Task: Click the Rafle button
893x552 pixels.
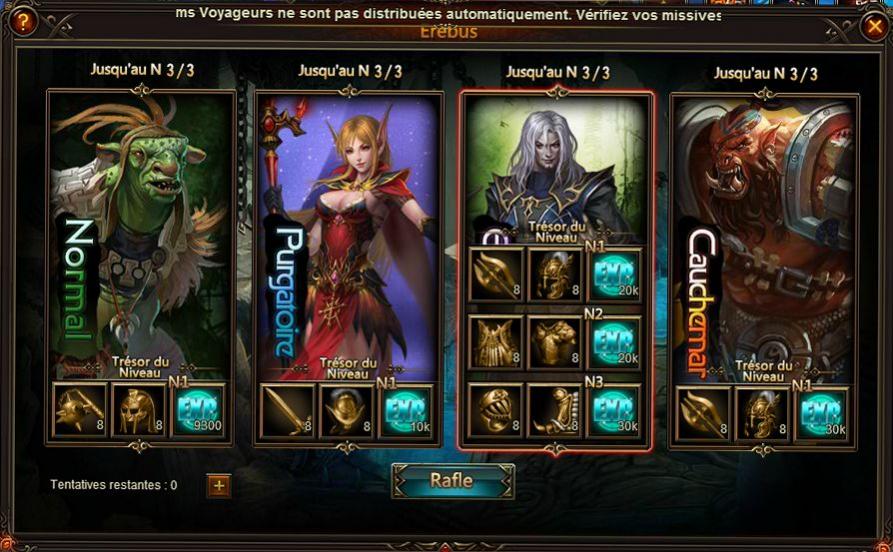Action: (x=452, y=480)
